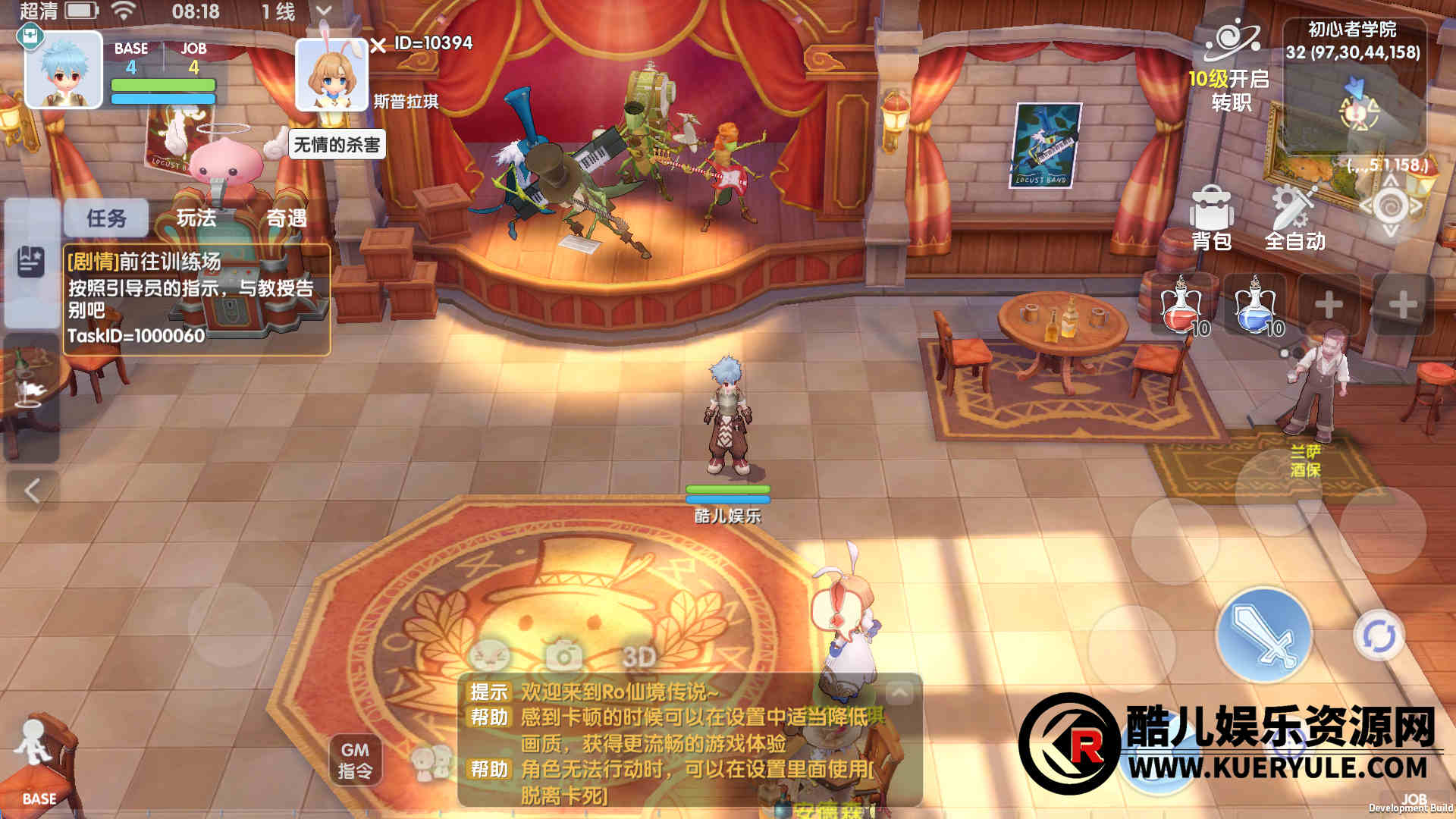Toggle 全自动 auto-battle mode
Viewport: 1456px width, 819px height.
point(1294,216)
